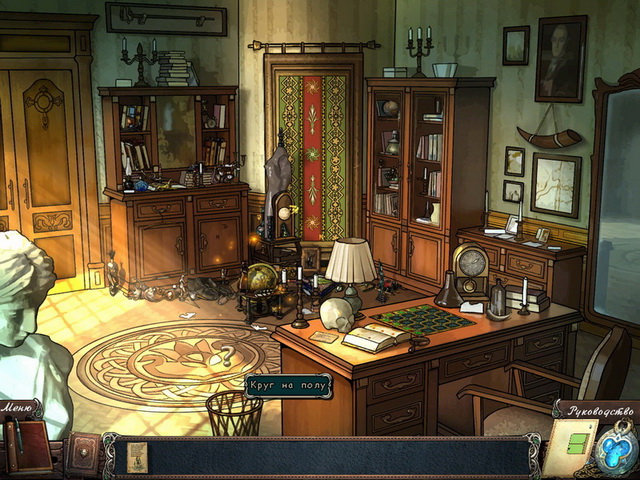Open the Меню button
This screenshot has width=640, height=480.
(22, 408)
